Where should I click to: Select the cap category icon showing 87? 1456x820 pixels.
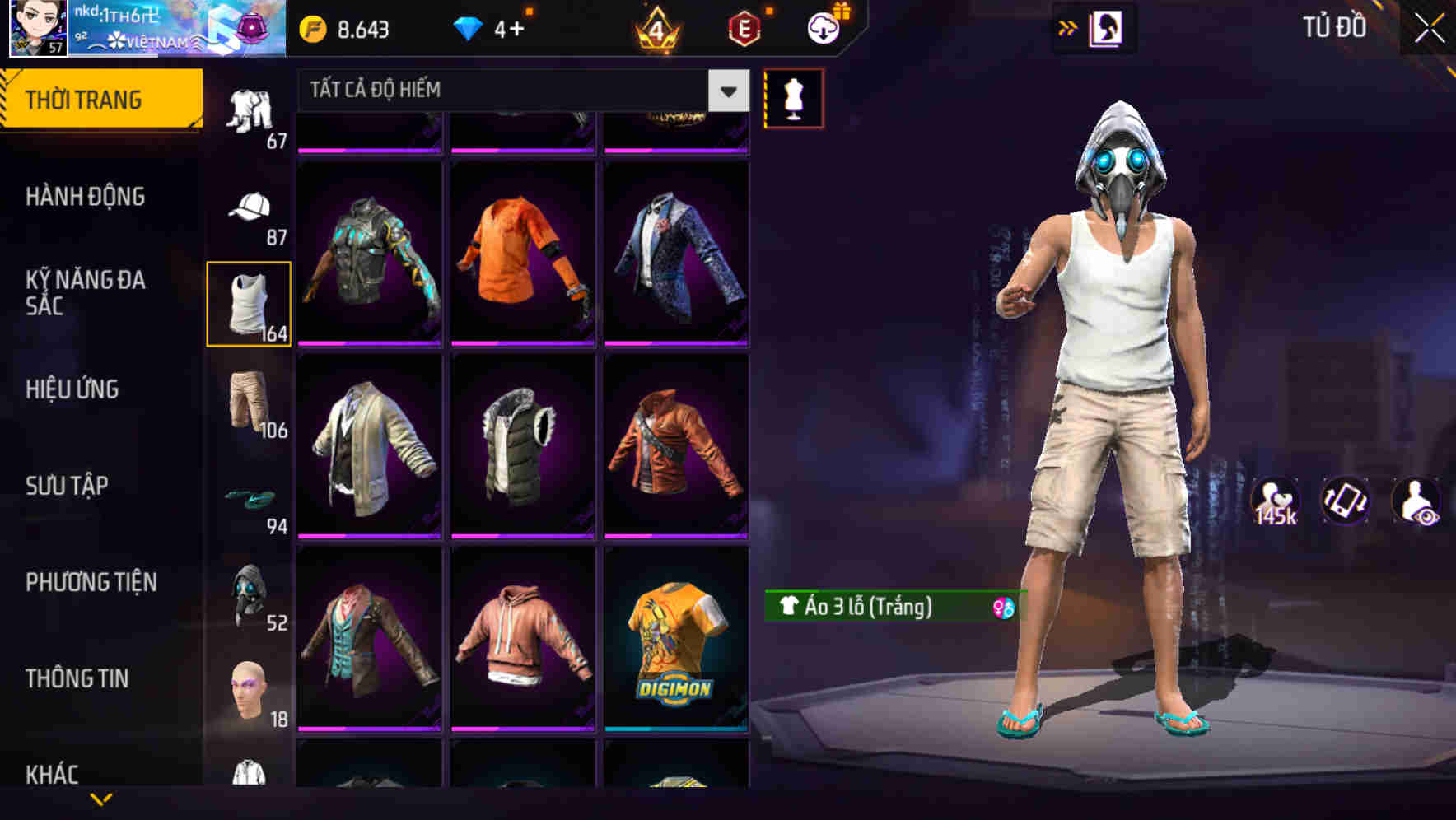coord(248,208)
